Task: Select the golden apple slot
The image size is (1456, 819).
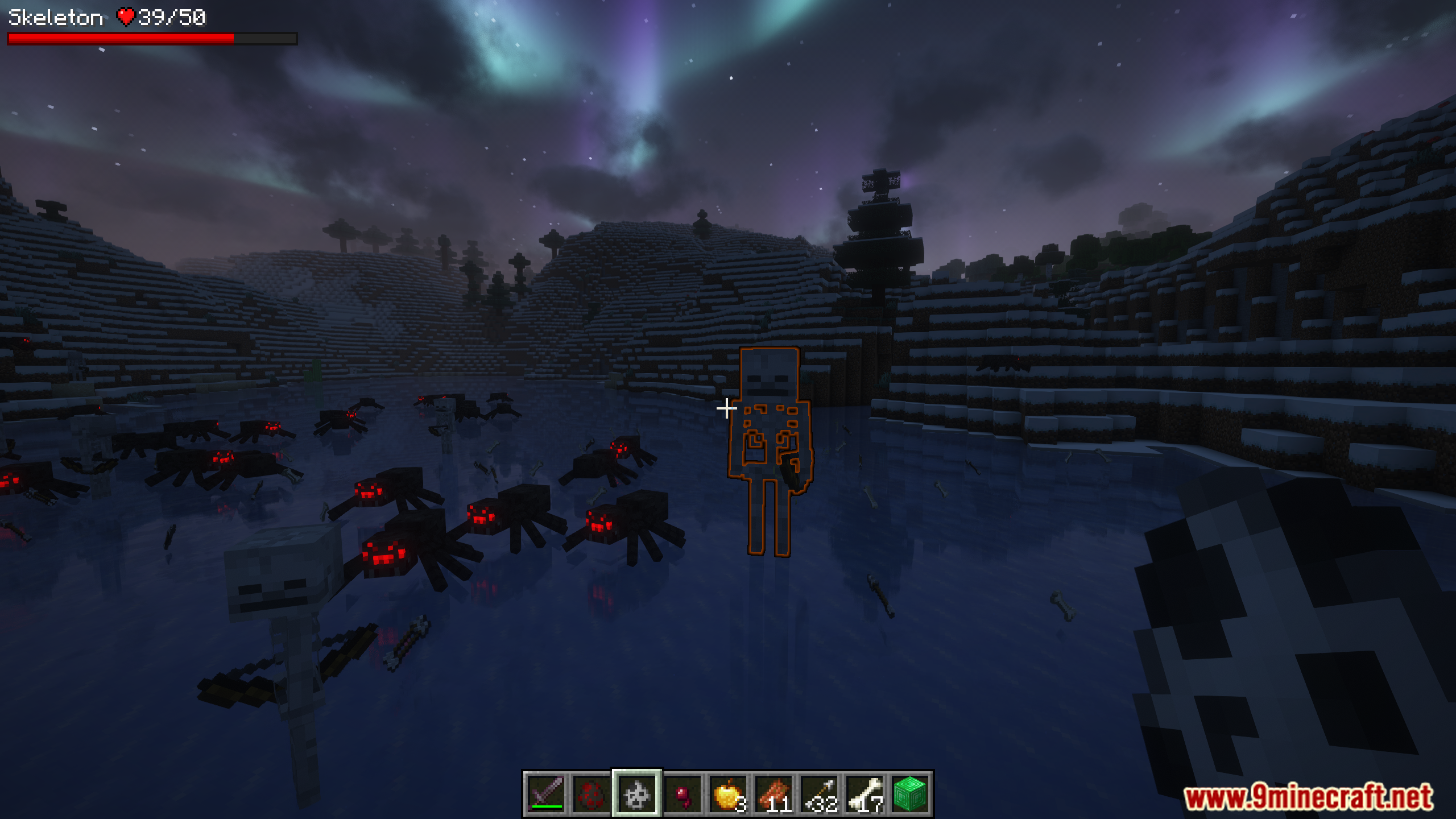Action: tap(728, 793)
